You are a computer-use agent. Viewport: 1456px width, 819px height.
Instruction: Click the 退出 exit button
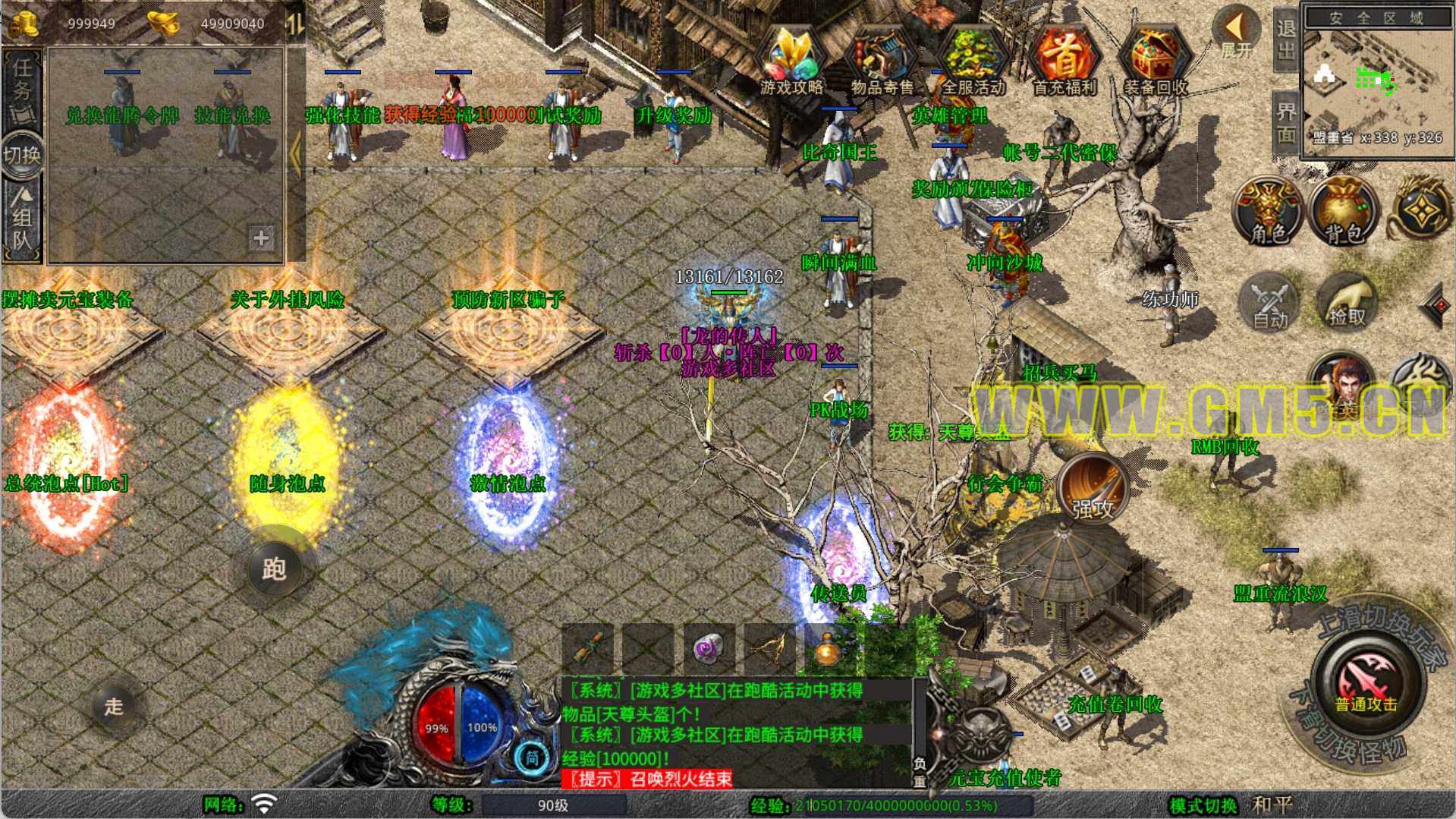pos(1285,39)
